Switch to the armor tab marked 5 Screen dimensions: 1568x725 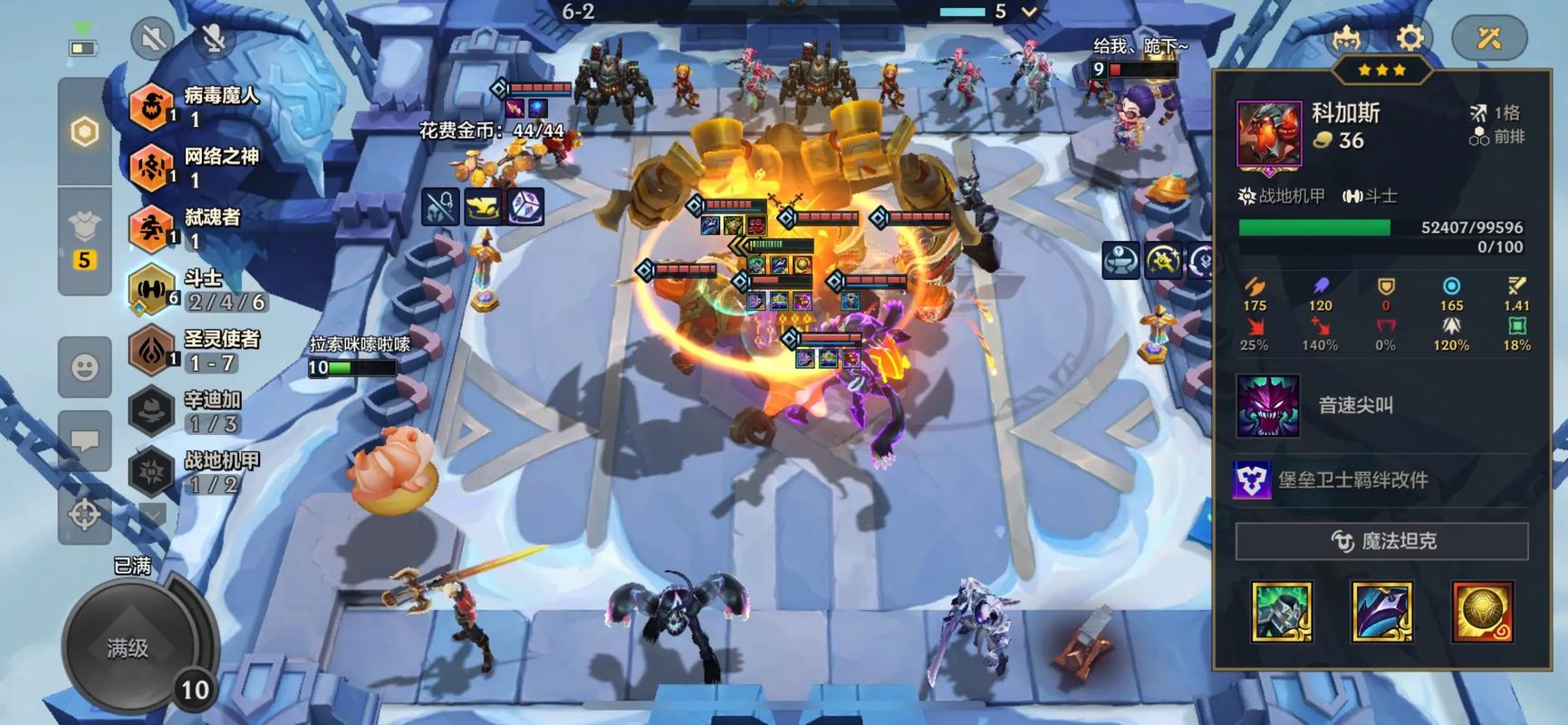click(x=84, y=240)
